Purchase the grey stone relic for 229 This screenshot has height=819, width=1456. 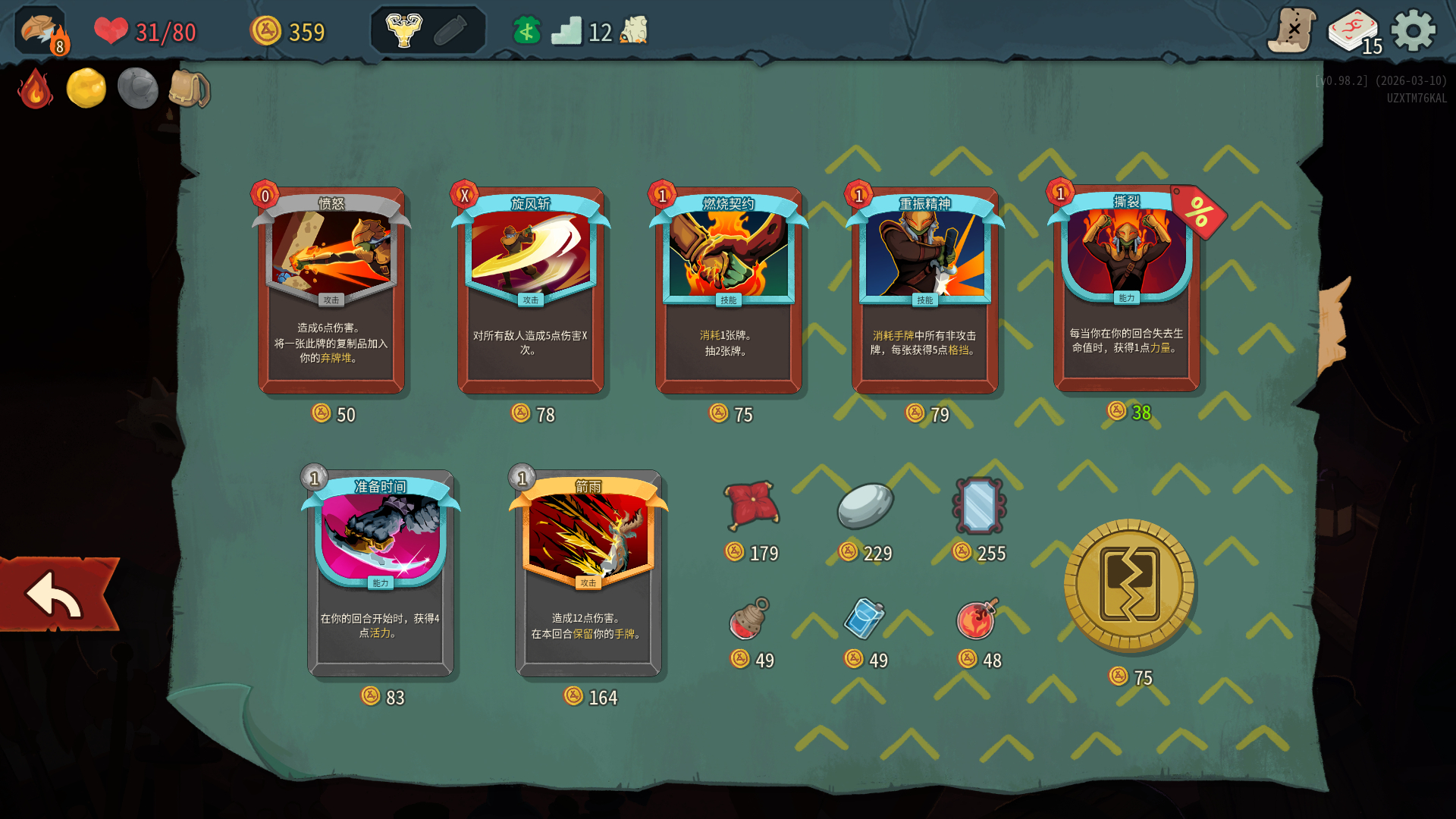click(x=865, y=505)
